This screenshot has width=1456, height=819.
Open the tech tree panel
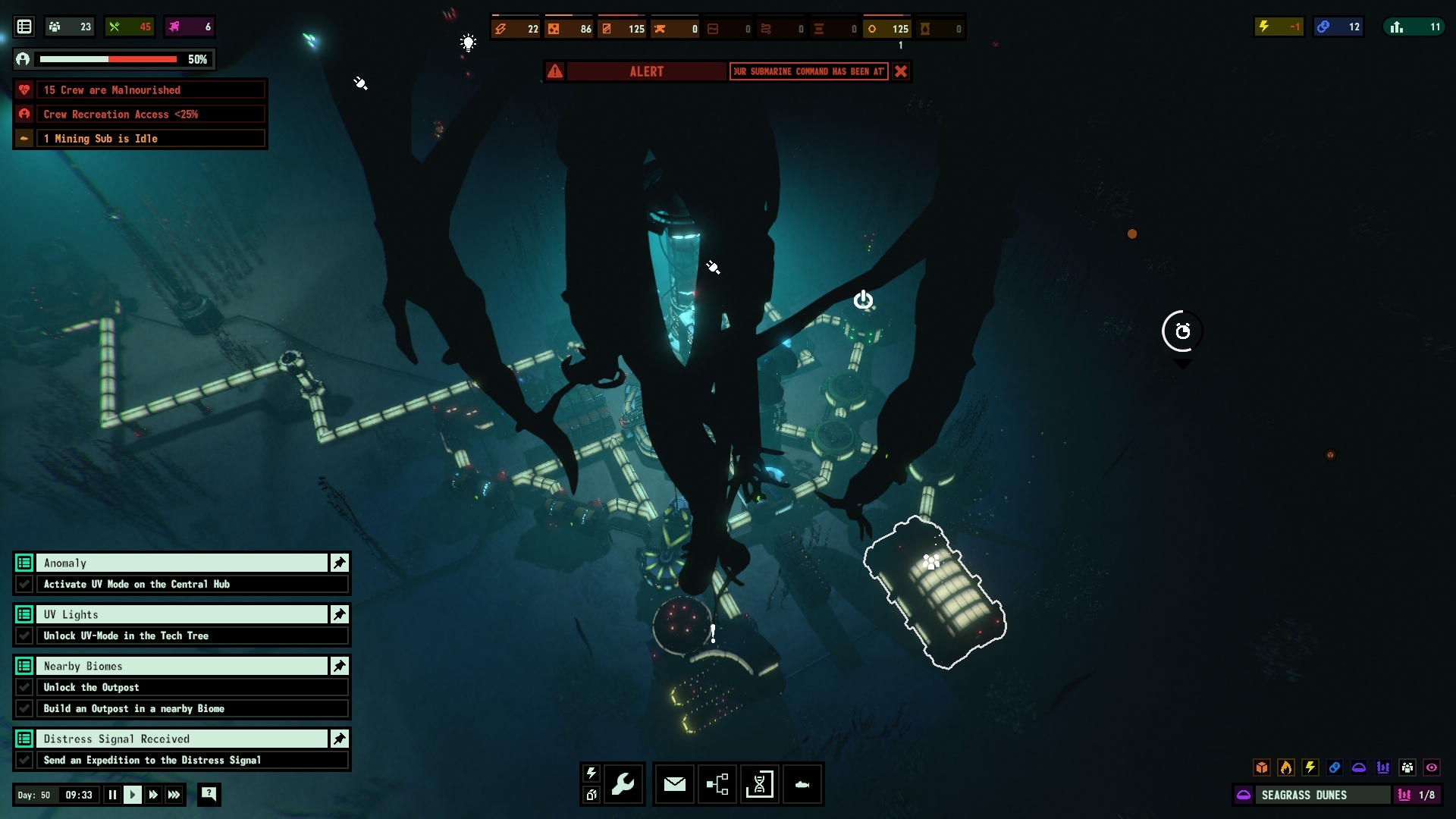(717, 784)
